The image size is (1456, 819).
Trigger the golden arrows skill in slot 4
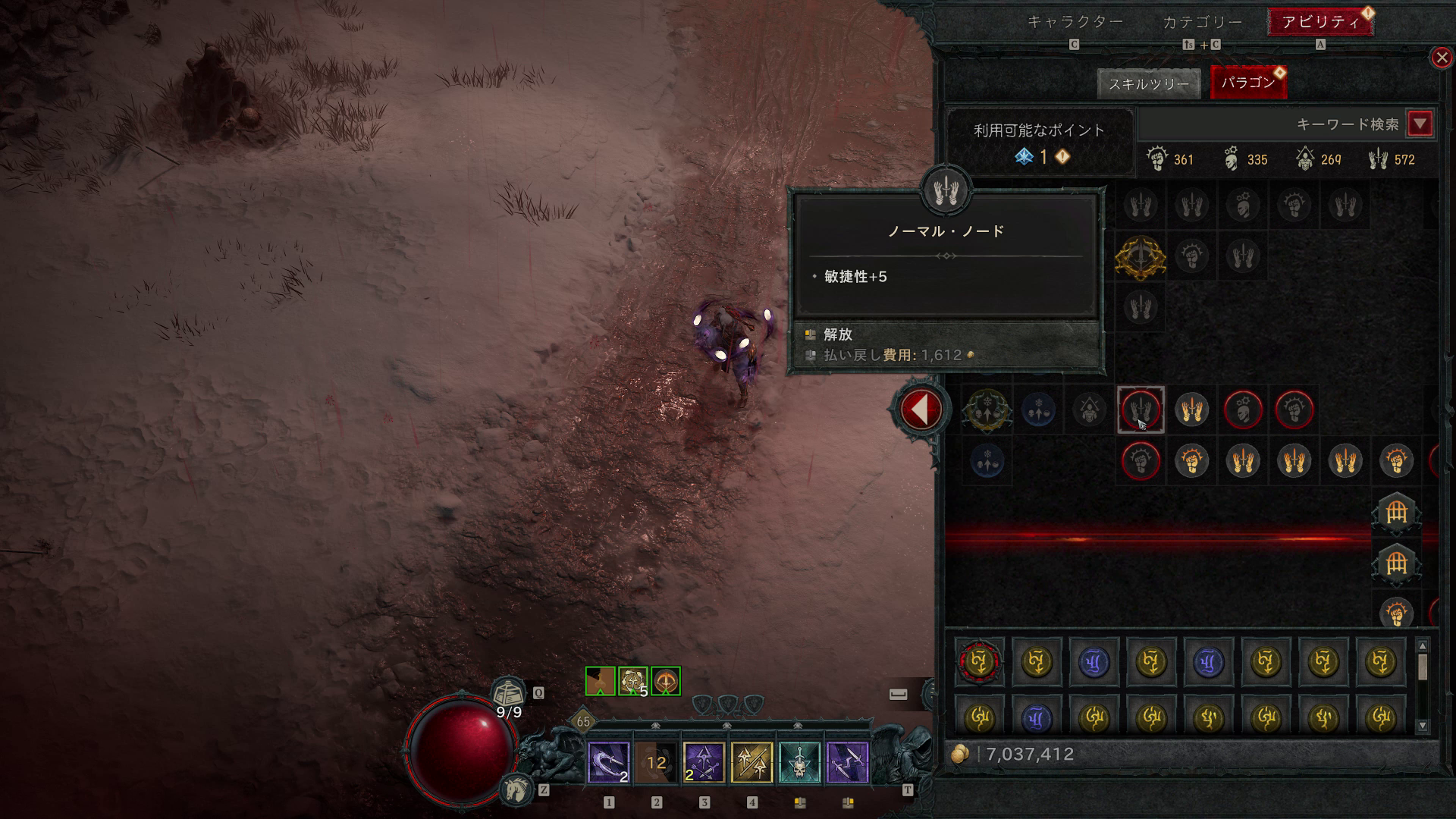(752, 762)
